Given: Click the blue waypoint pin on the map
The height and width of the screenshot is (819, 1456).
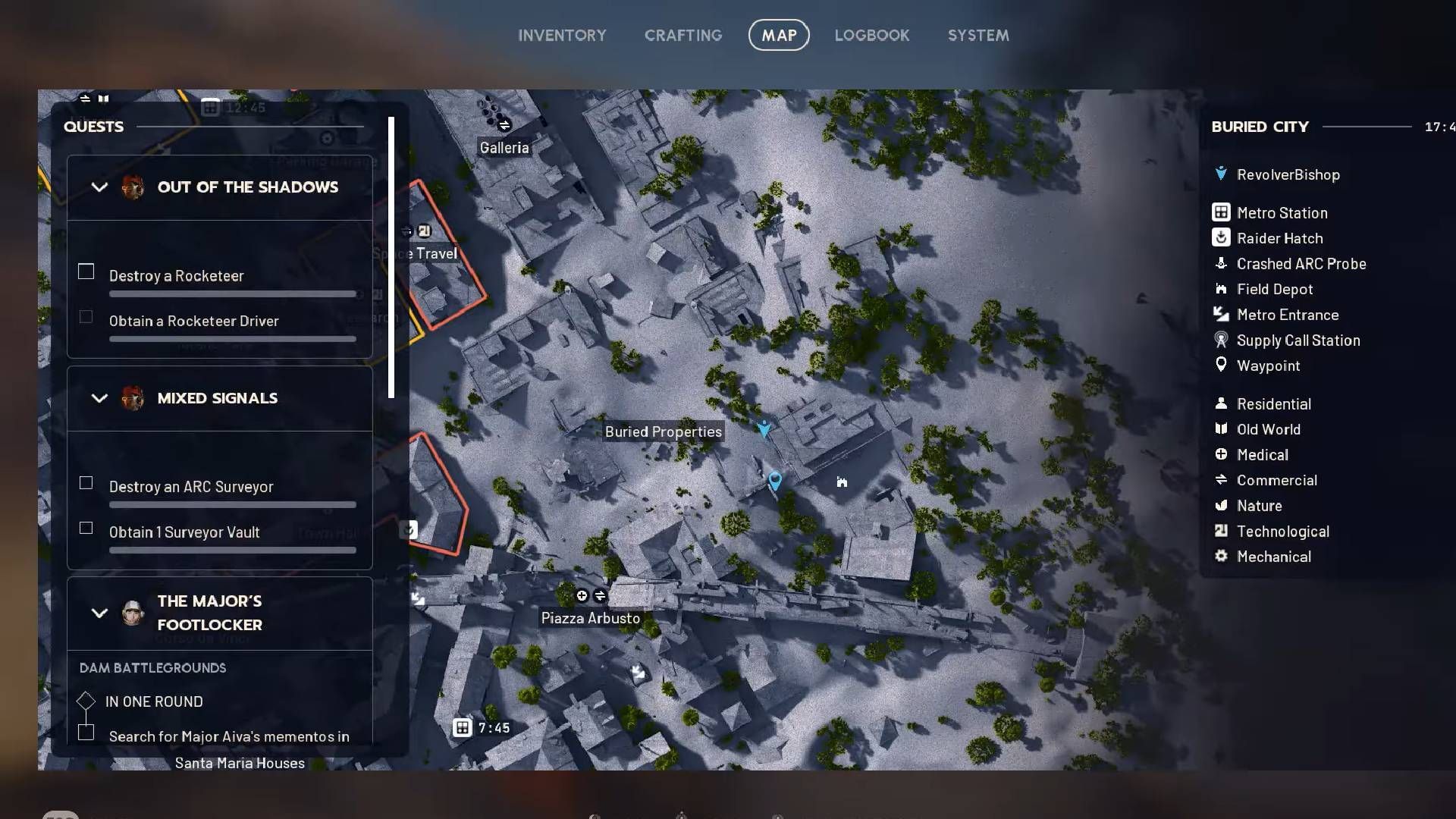Looking at the screenshot, I should pyautogui.click(x=774, y=480).
